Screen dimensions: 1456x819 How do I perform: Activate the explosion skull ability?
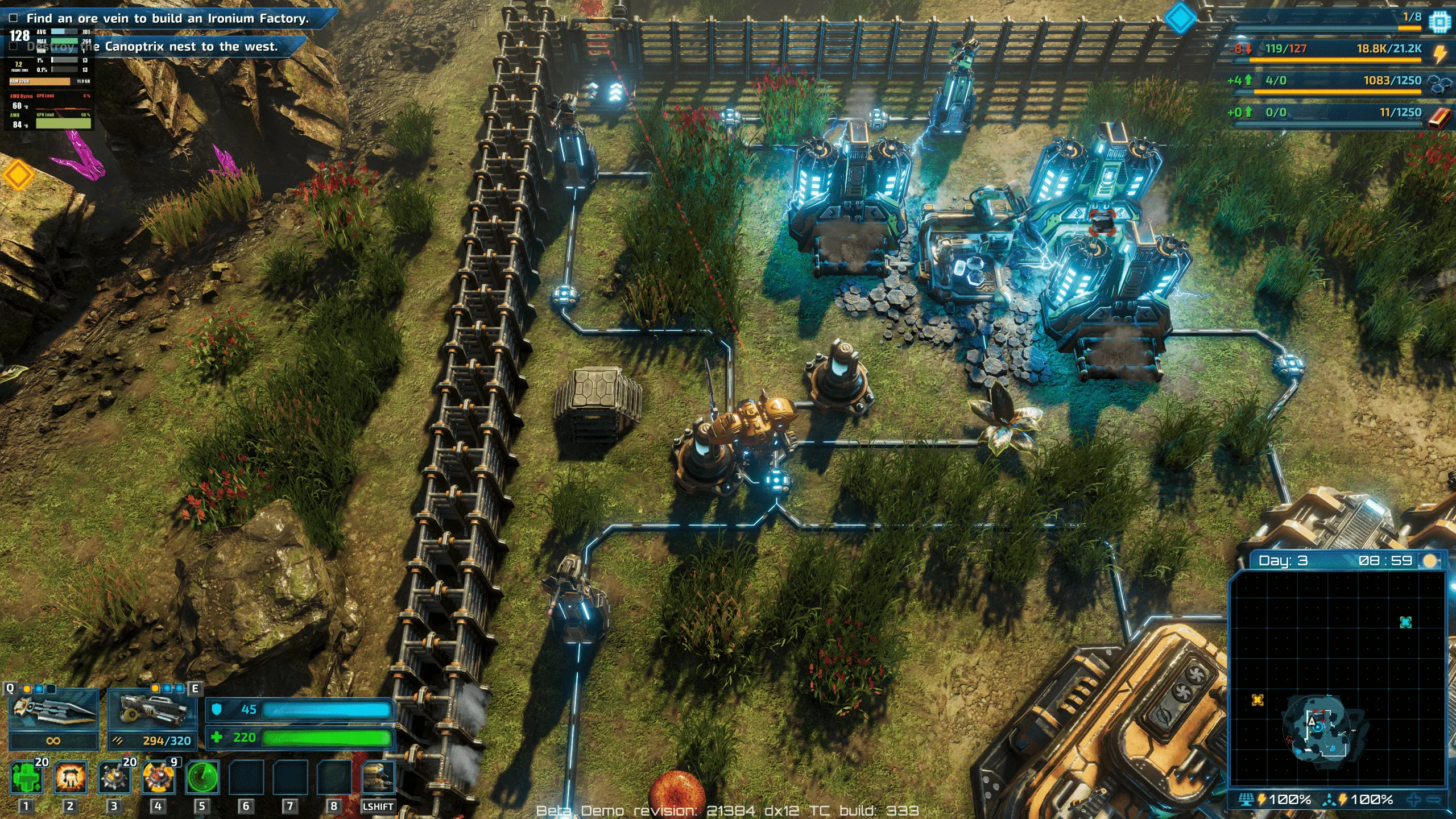(71, 778)
